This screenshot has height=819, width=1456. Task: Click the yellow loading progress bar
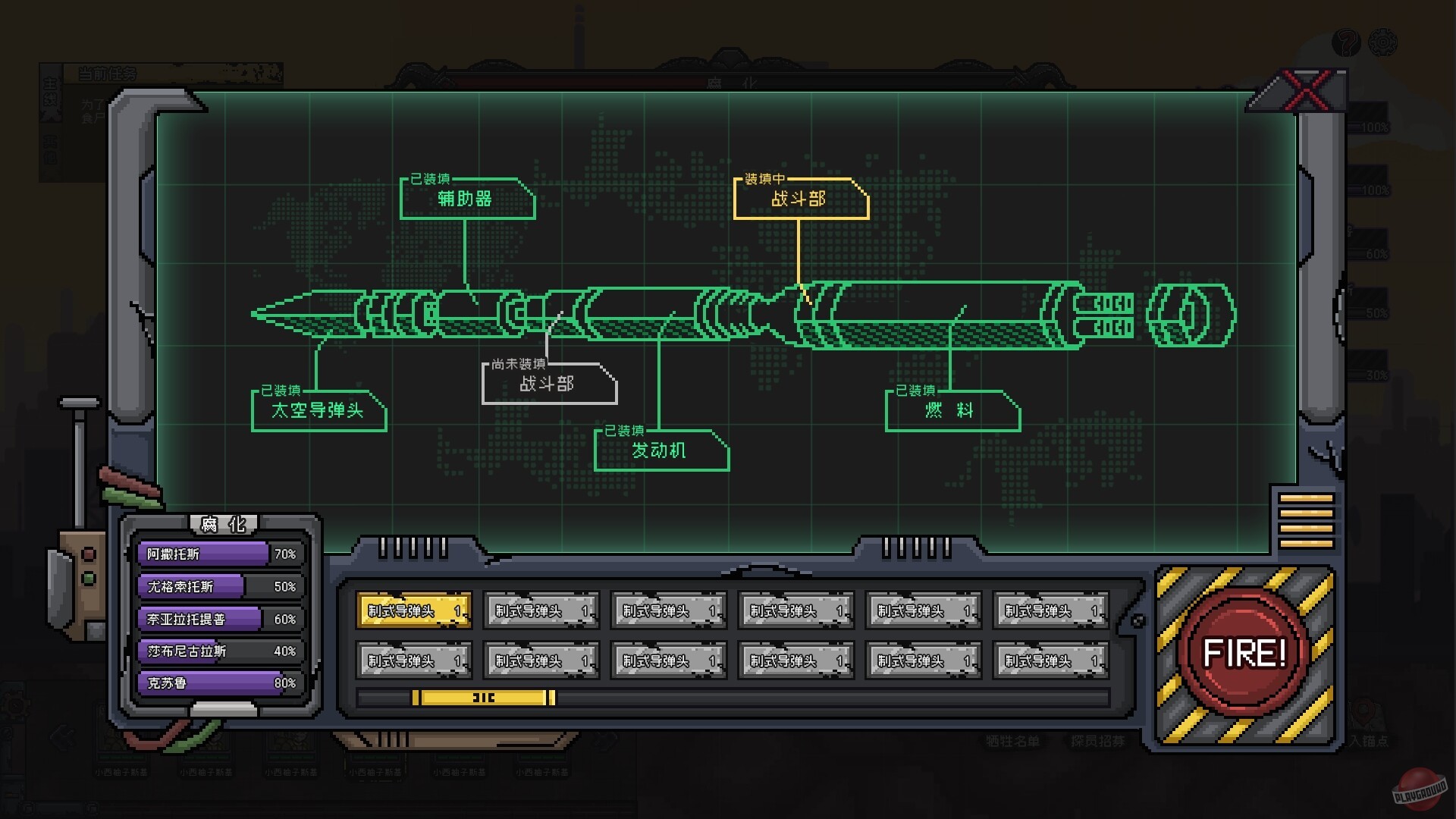pyautogui.click(x=483, y=696)
